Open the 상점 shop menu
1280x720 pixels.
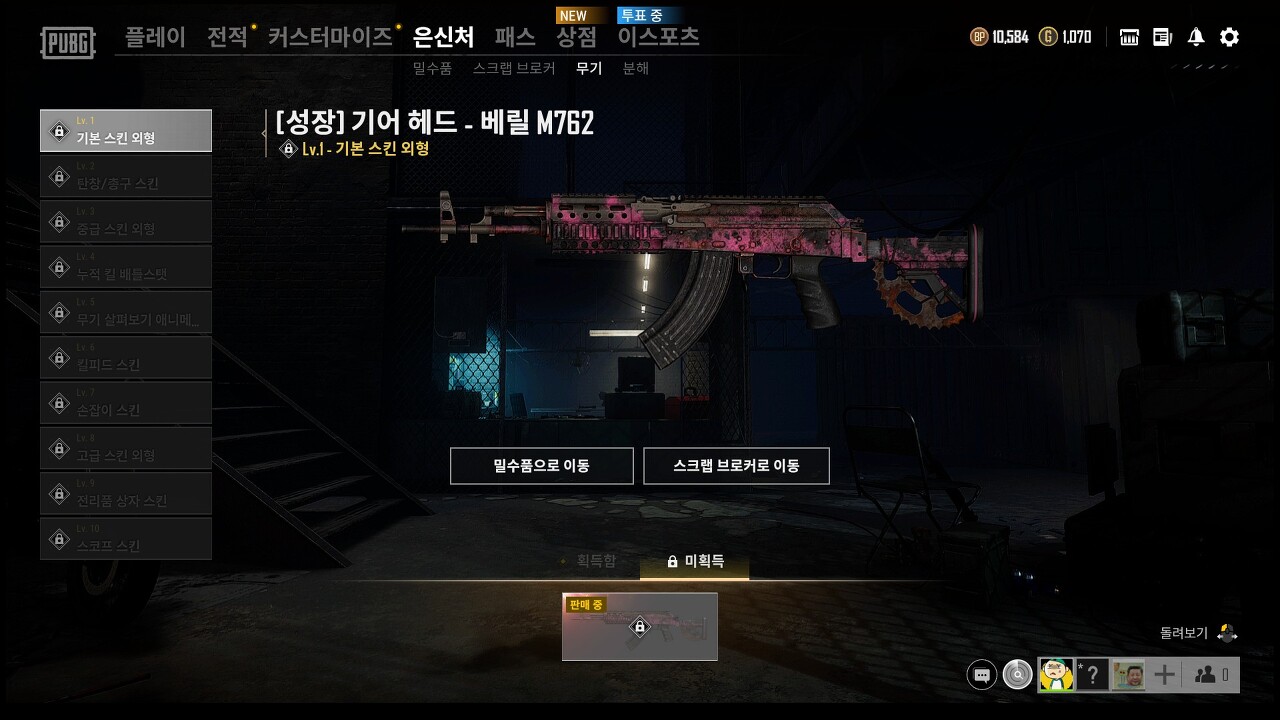tap(577, 36)
